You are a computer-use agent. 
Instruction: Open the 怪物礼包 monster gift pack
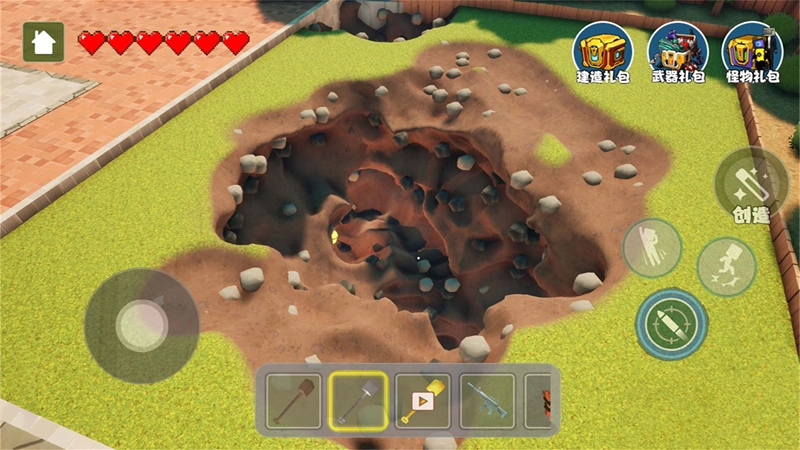(x=753, y=52)
